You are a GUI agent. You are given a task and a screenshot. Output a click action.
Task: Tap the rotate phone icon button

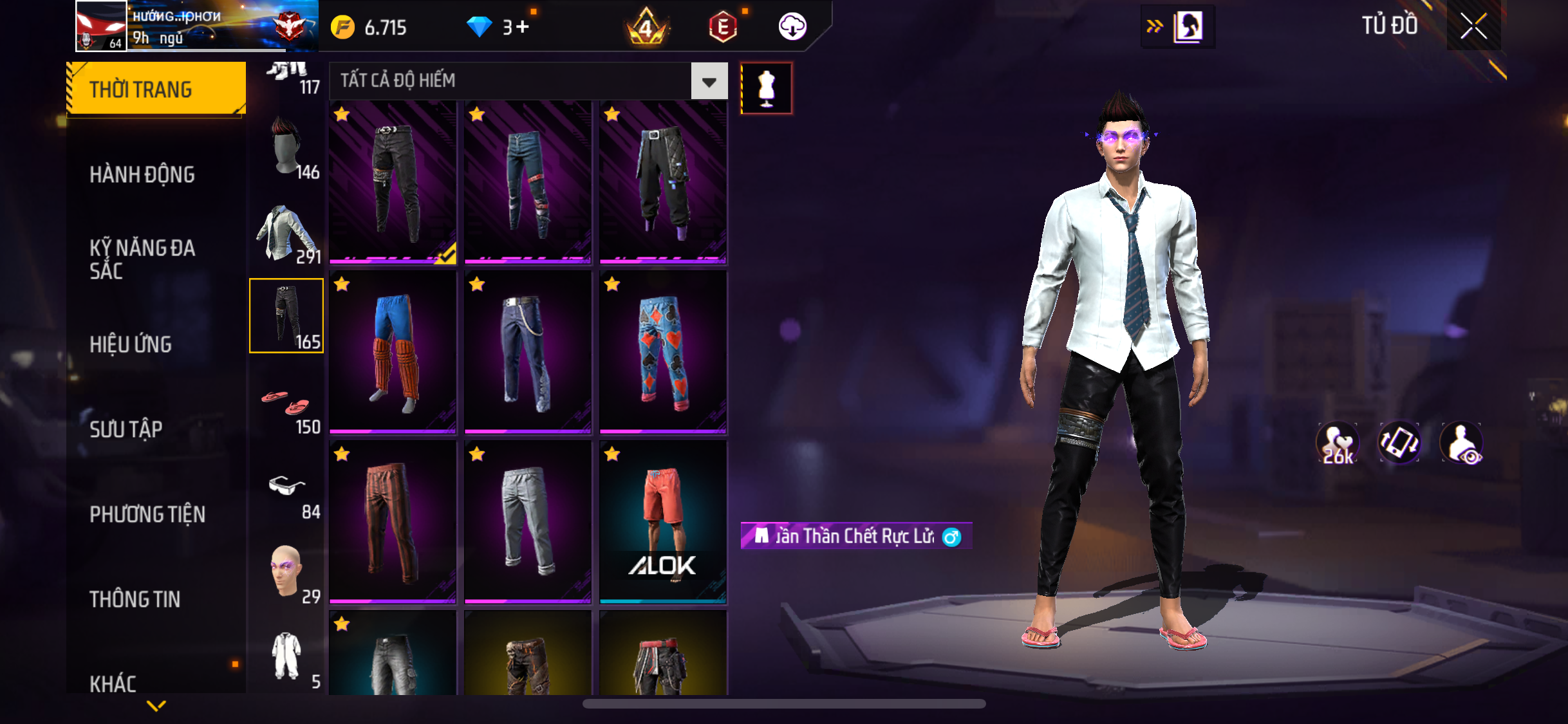coord(1399,443)
